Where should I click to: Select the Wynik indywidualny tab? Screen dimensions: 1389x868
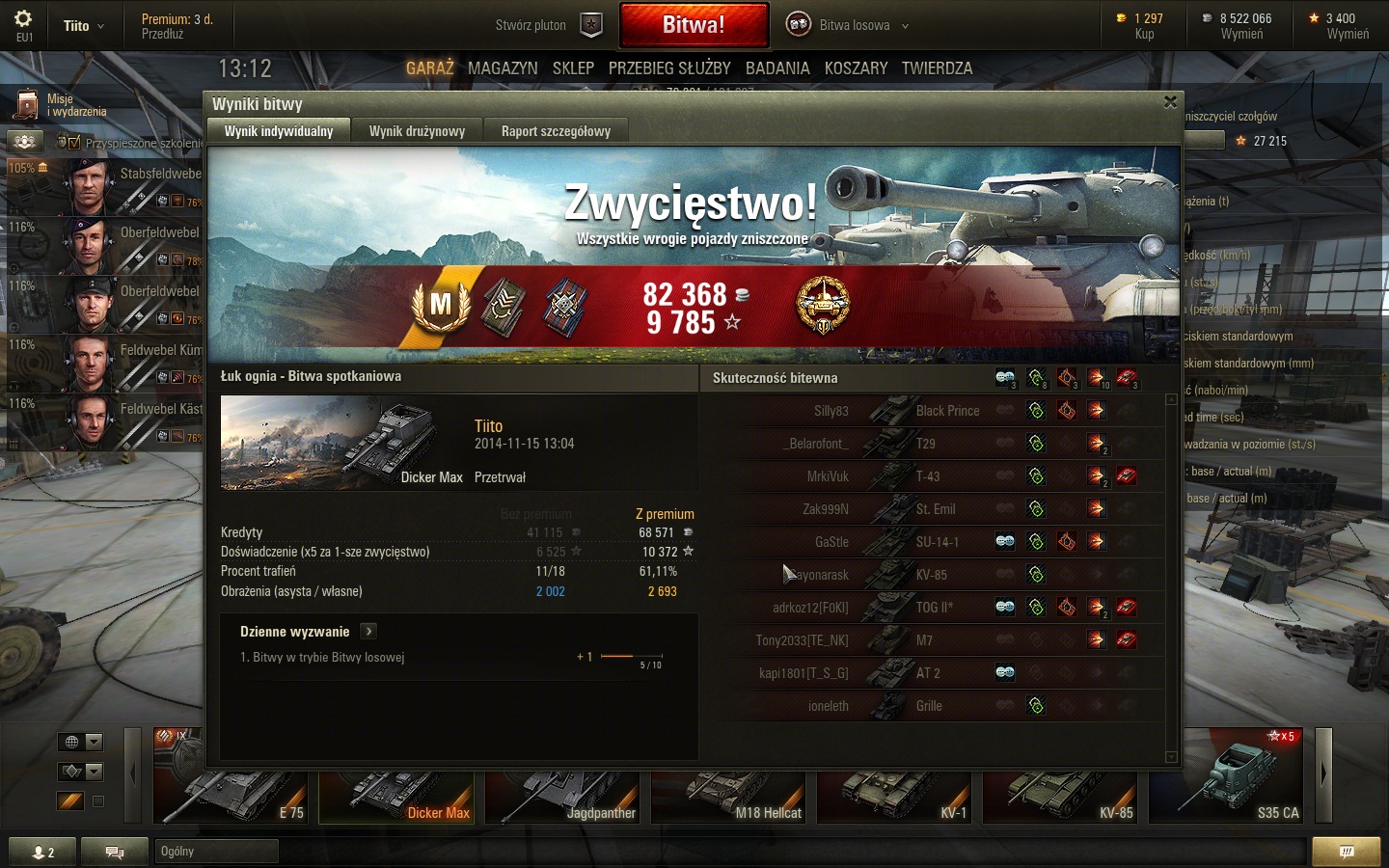click(x=278, y=131)
